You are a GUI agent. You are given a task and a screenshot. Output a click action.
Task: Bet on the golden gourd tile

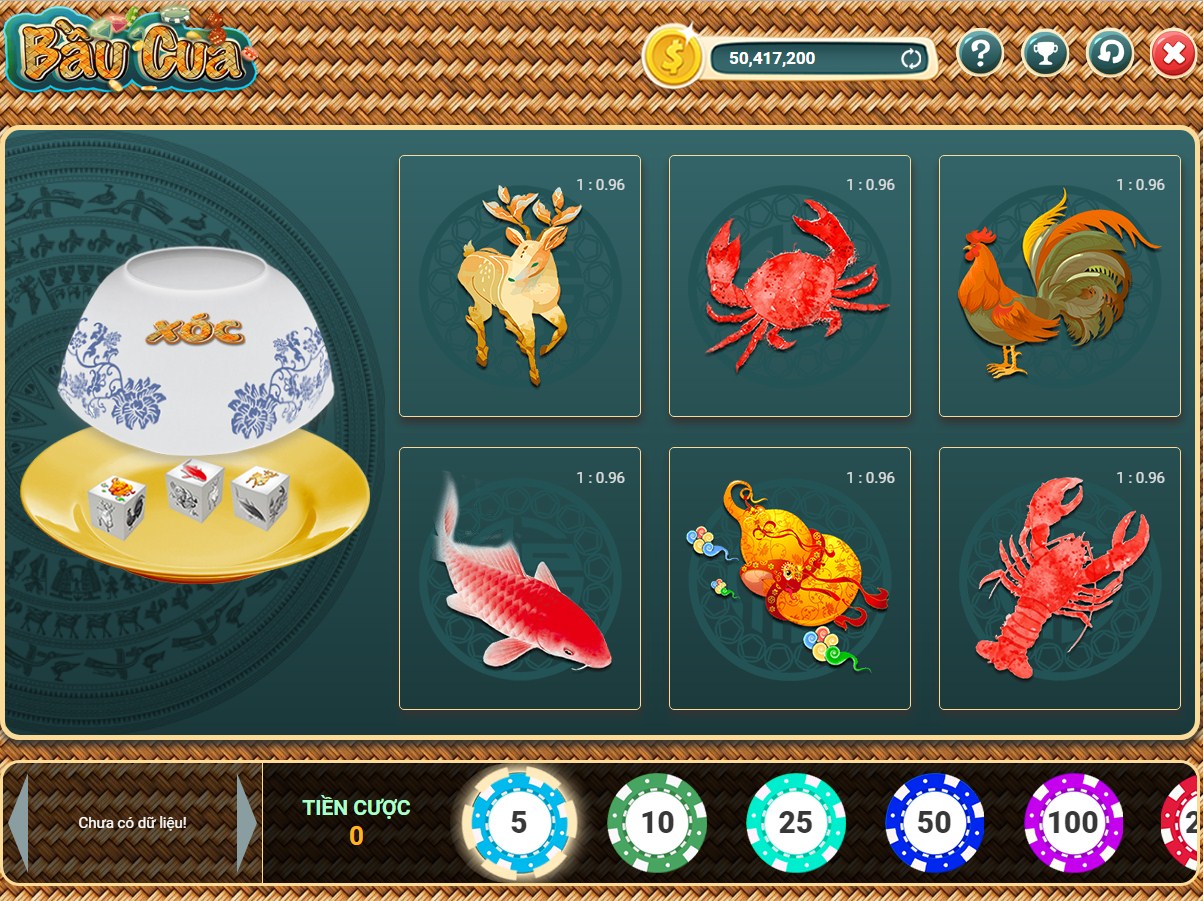789,578
